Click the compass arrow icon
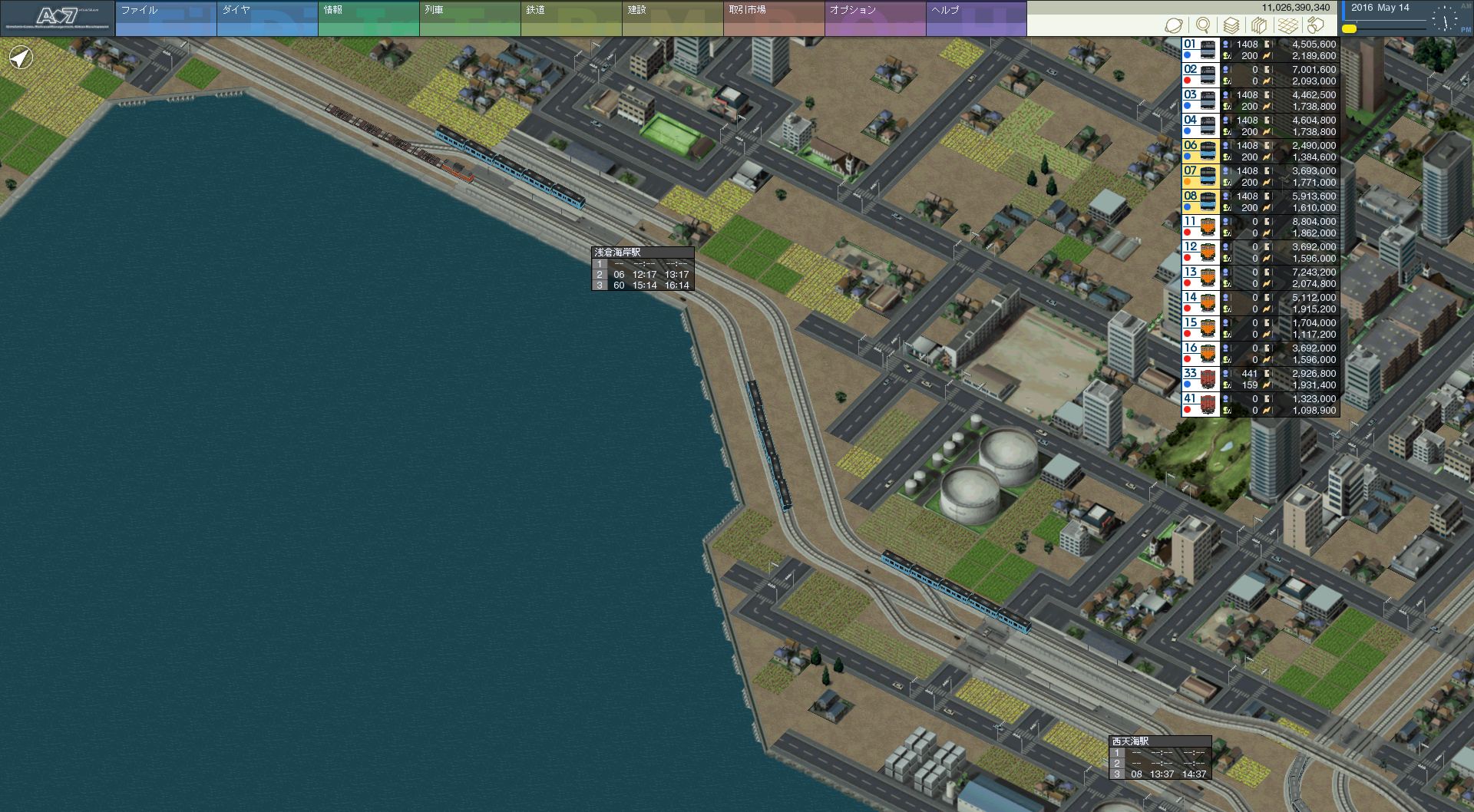1474x812 pixels. pyautogui.click(x=21, y=58)
